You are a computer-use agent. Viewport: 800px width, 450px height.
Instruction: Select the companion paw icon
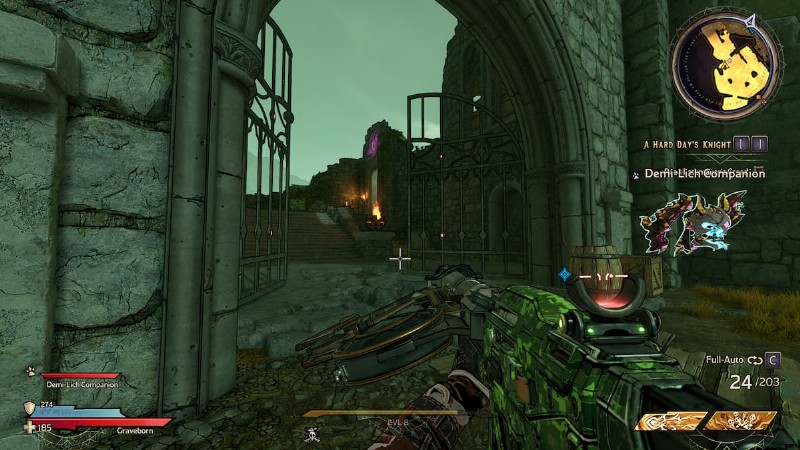tap(32, 370)
